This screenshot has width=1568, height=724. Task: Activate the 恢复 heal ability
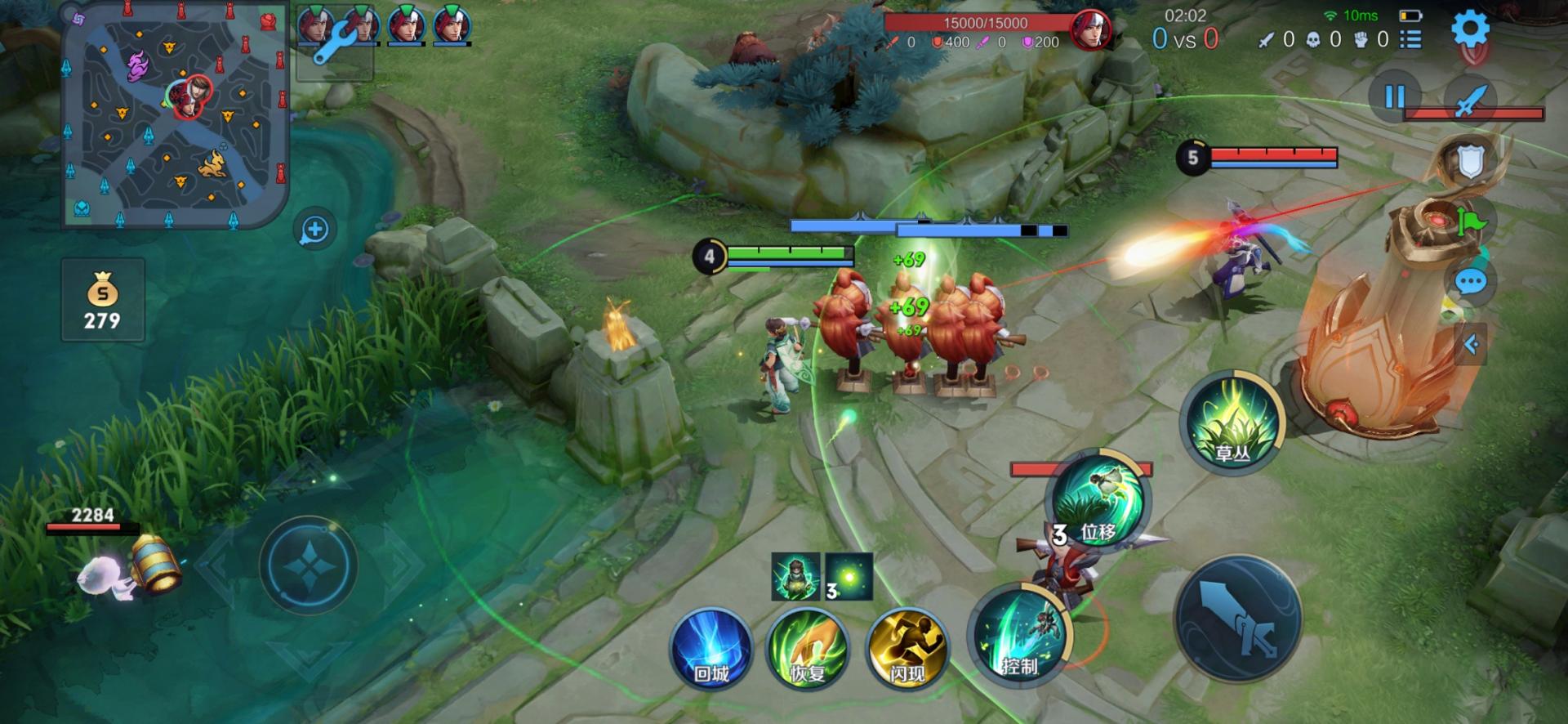[807, 648]
